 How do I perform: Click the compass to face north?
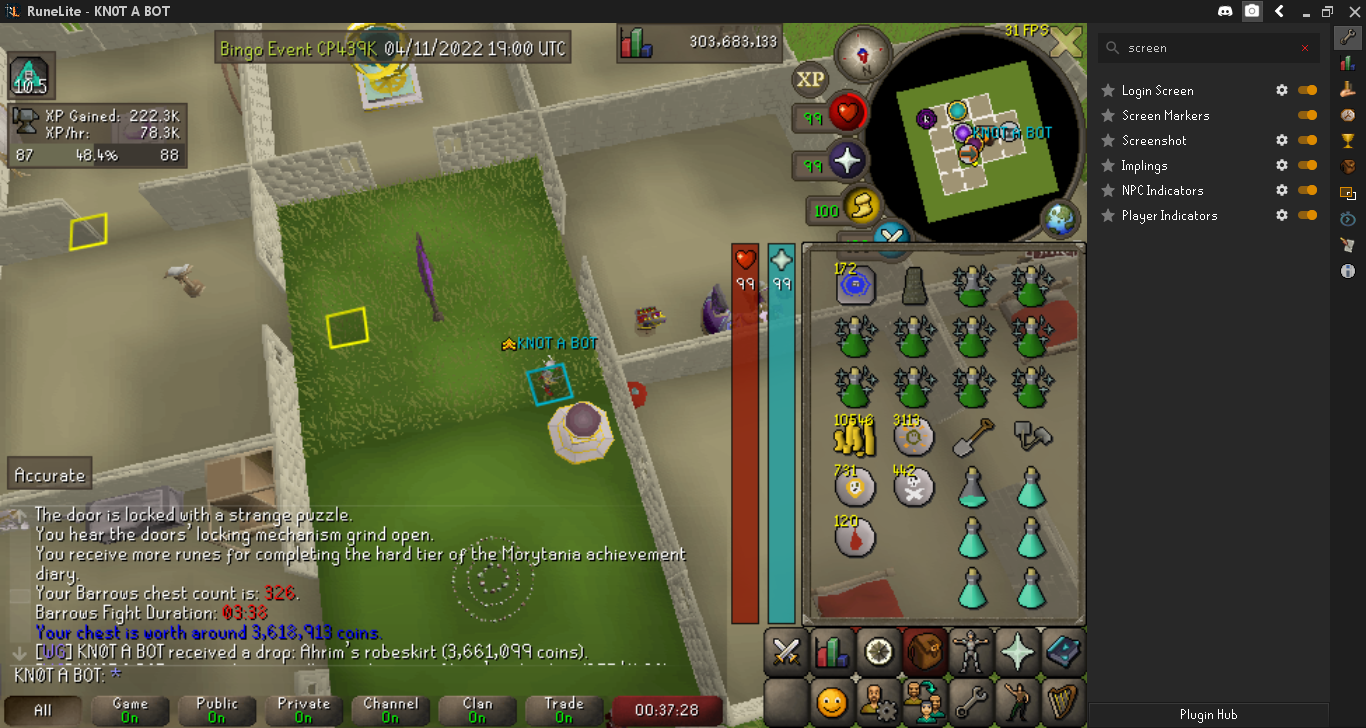pos(861,50)
